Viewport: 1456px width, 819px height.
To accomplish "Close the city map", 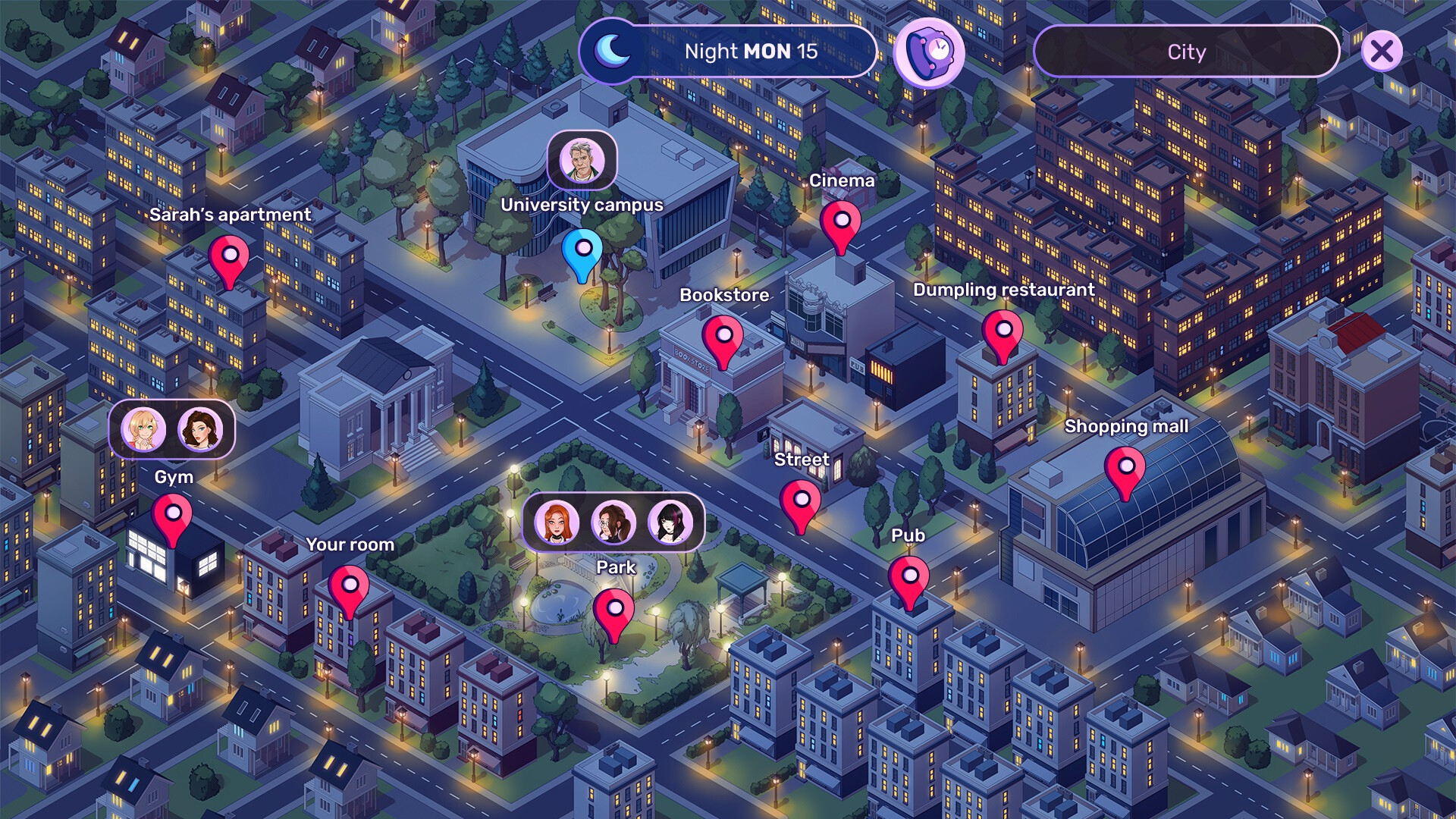I will (1381, 52).
